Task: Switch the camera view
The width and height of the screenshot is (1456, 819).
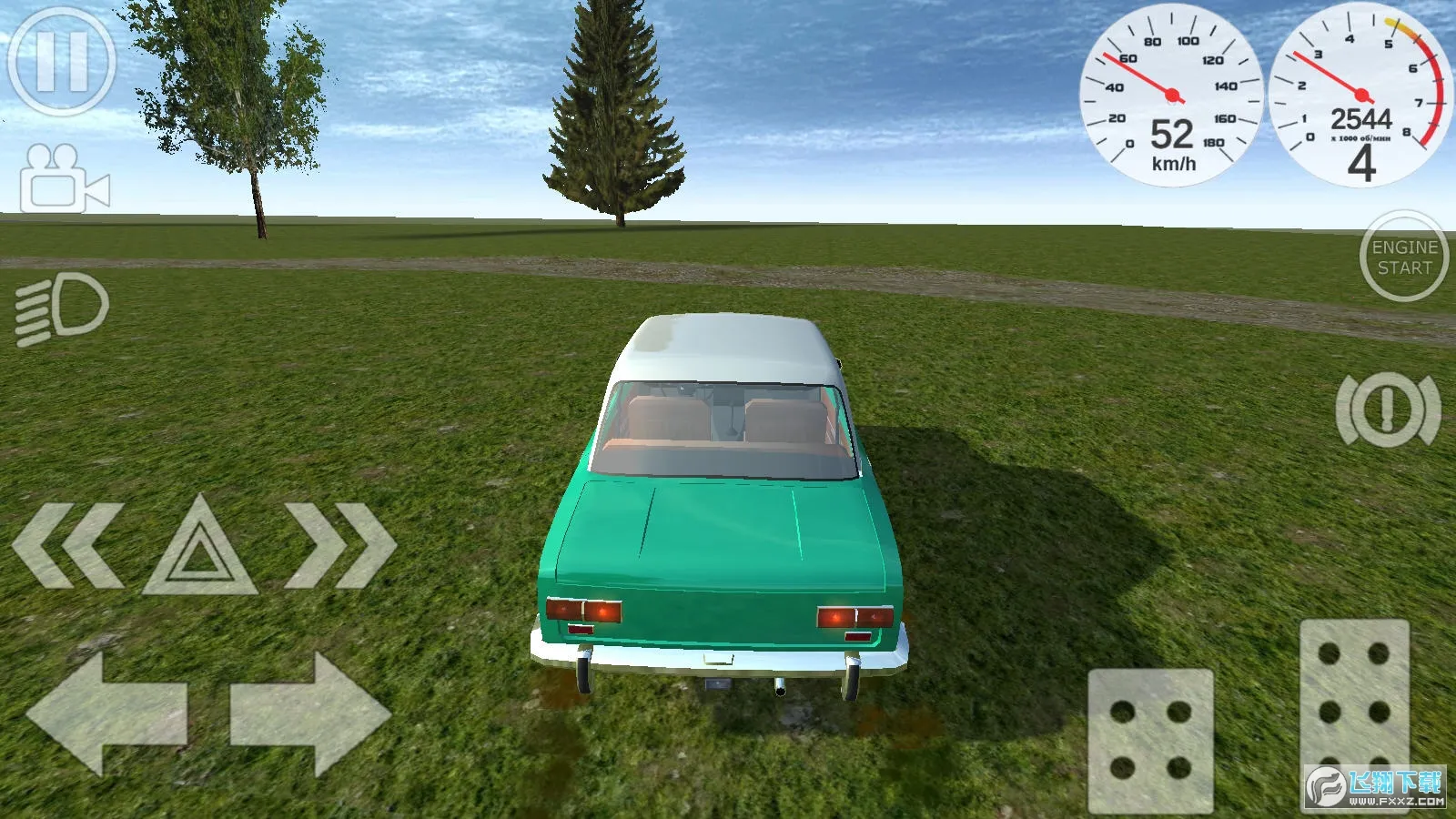Action: pyautogui.click(x=66, y=179)
